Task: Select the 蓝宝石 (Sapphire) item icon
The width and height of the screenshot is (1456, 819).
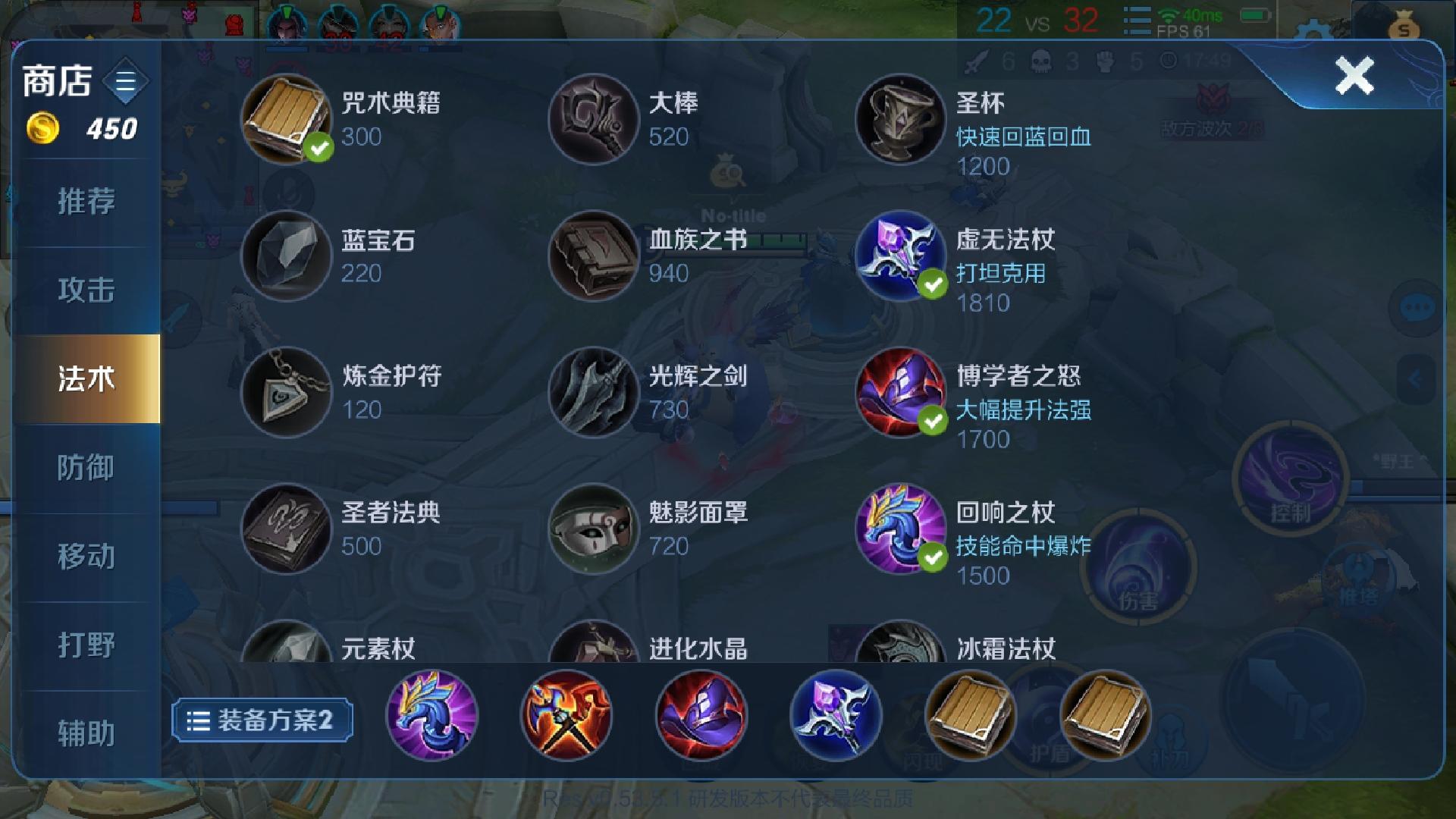Action: tap(286, 256)
